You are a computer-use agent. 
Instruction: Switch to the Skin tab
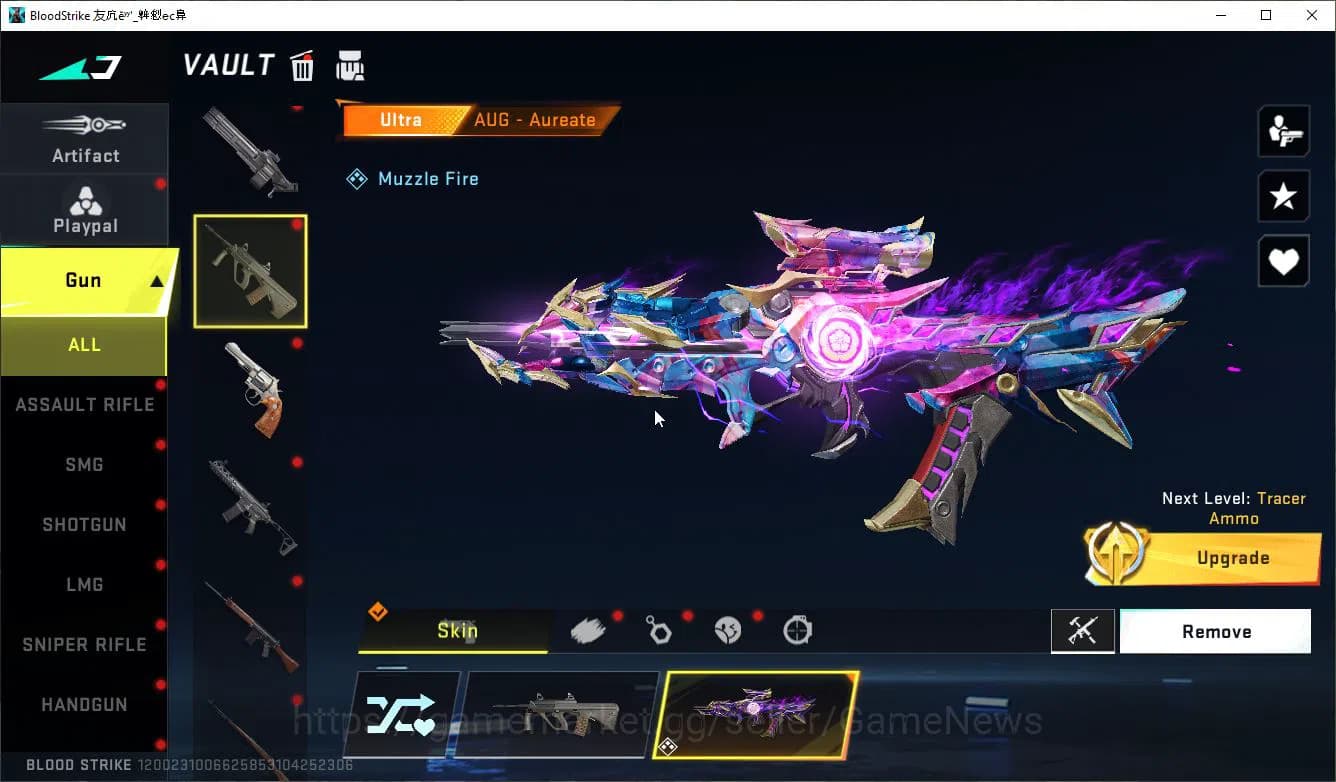tap(458, 631)
